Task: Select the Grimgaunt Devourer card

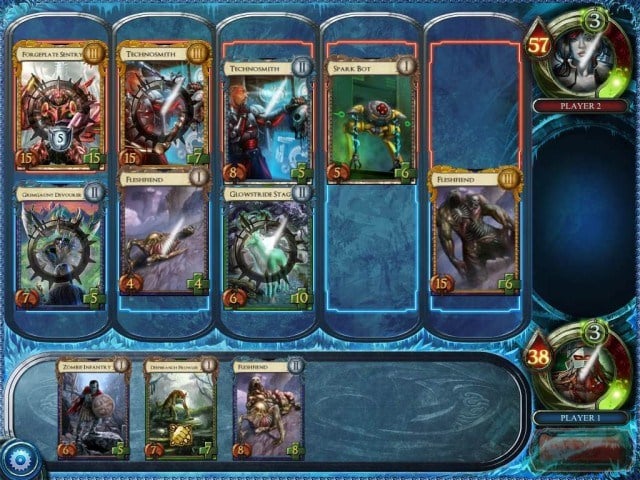Action: (x=58, y=243)
